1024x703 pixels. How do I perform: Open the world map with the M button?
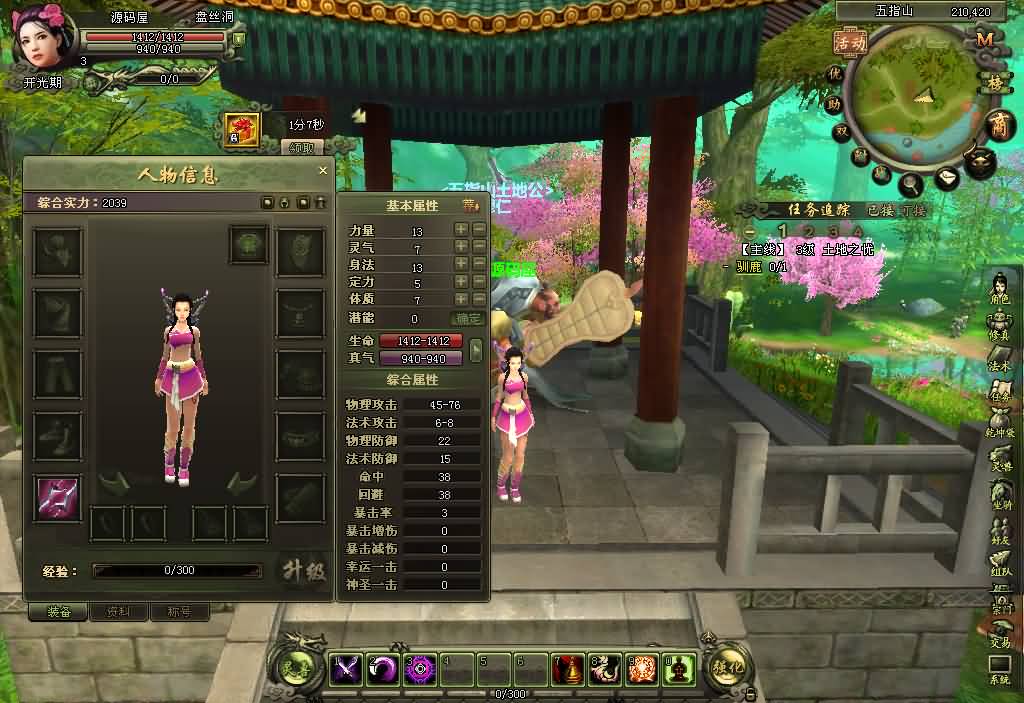[x=984, y=39]
